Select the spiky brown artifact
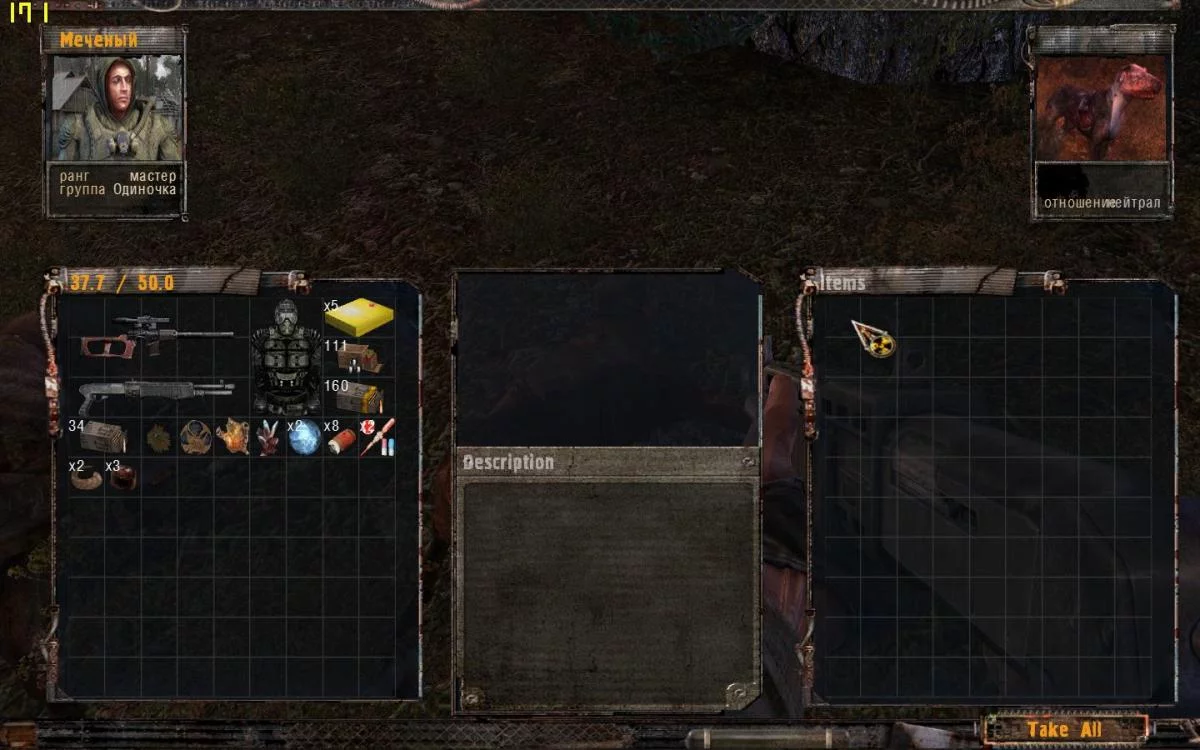Viewport: 1200px width, 750px height. pyautogui.click(x=159, y=437)
